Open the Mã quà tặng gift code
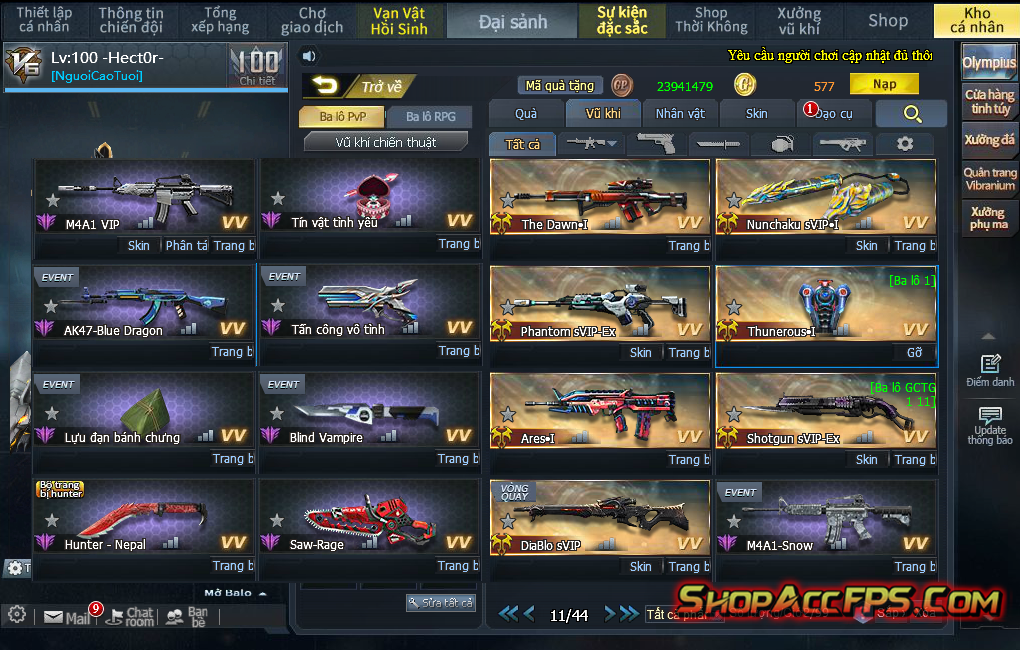 (x=560, y=86)
